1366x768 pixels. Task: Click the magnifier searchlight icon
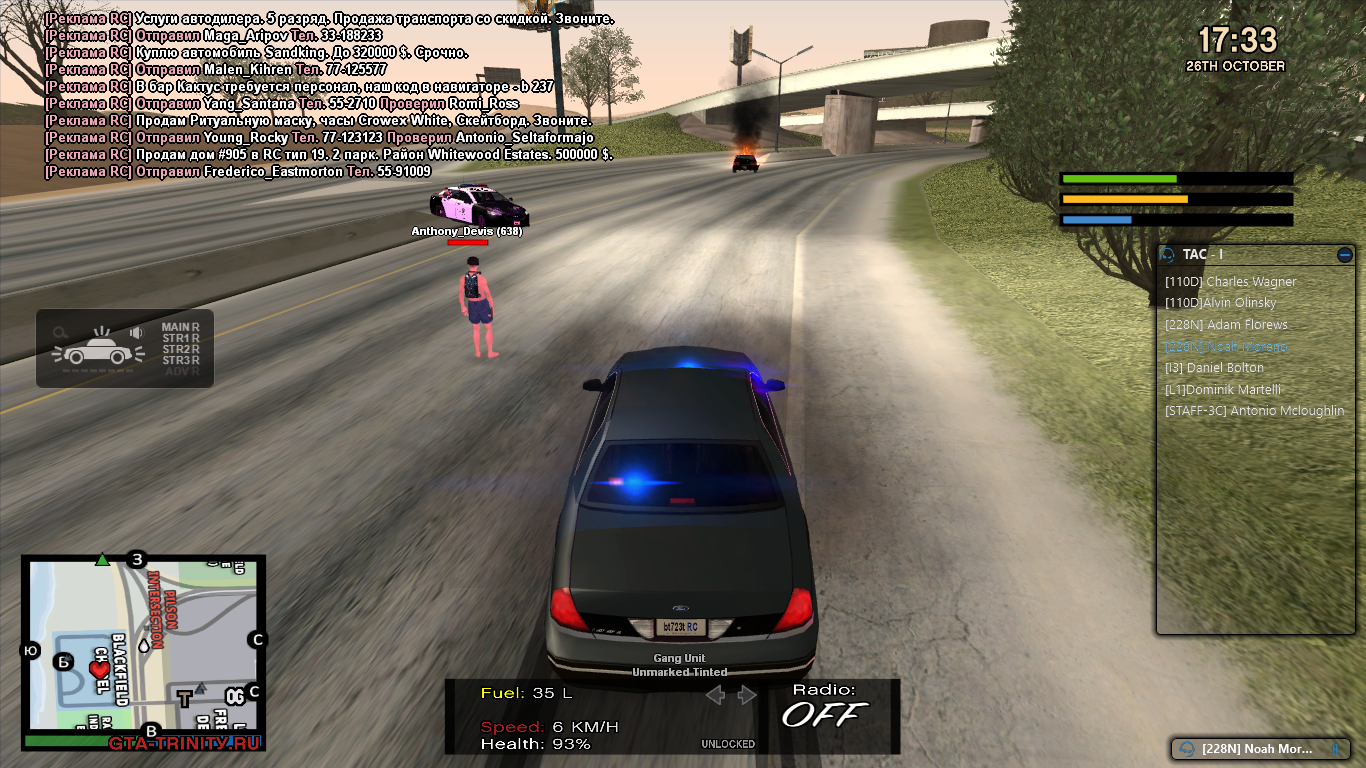click(x=61, y=333)
